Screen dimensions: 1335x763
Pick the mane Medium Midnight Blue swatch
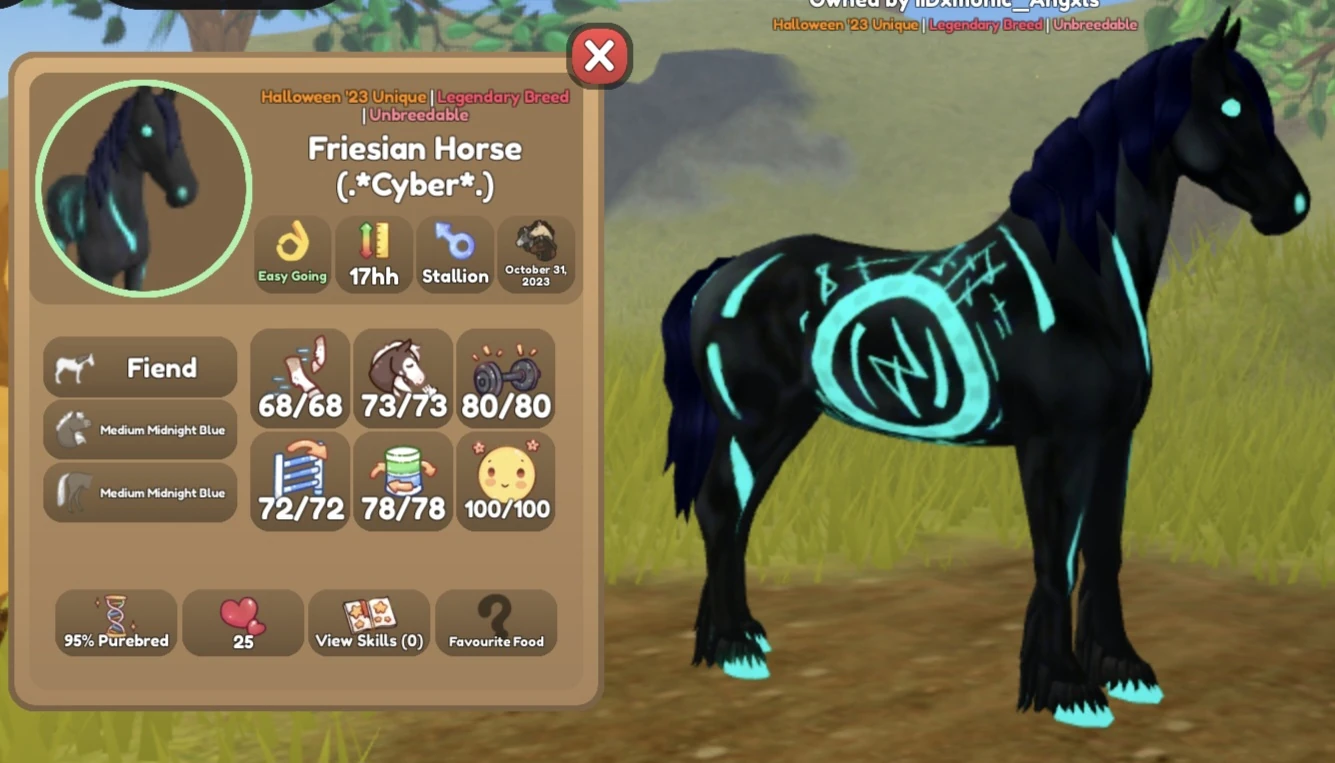[x=139, y=430]
